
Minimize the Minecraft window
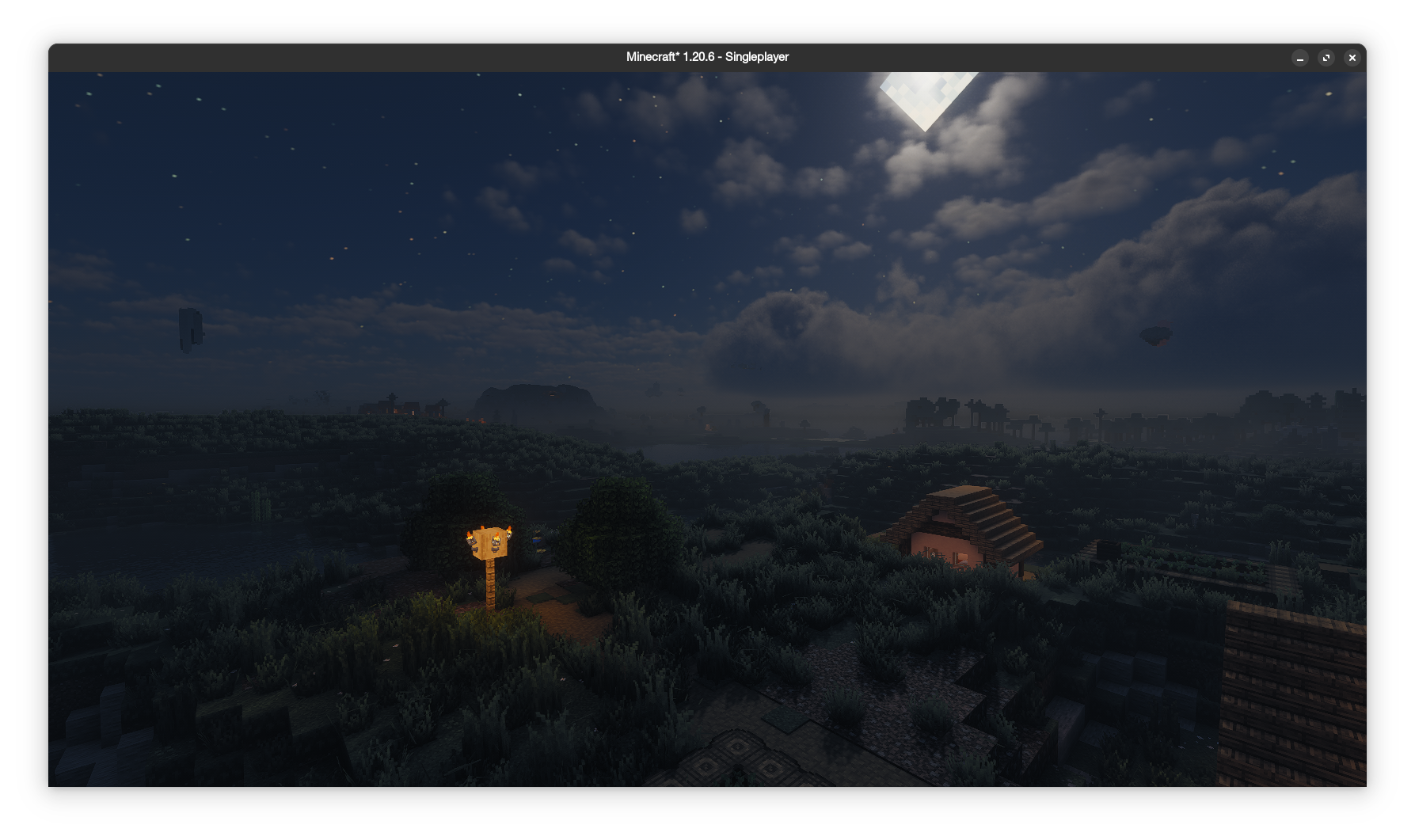(1300, 58)
